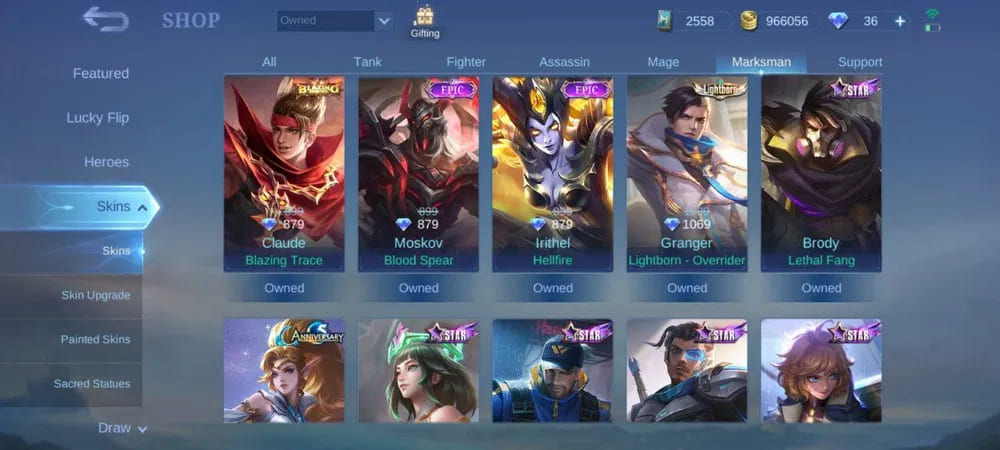
Task: Open the Gifting menu
Action: (x=425, y=21)
